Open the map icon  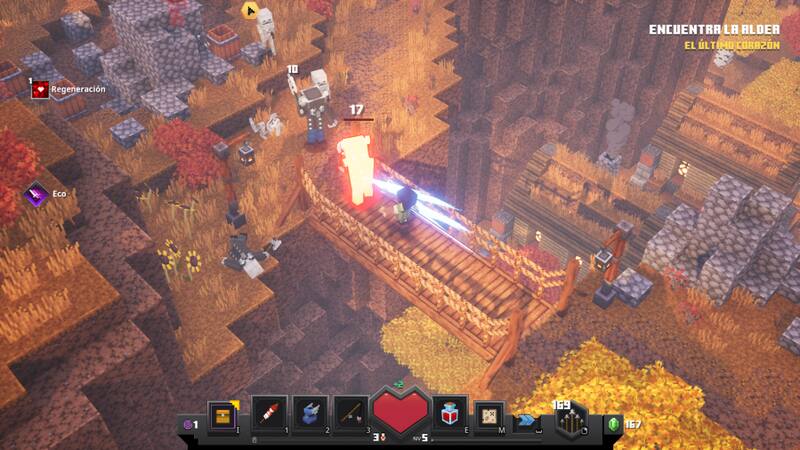pos(489,413)
